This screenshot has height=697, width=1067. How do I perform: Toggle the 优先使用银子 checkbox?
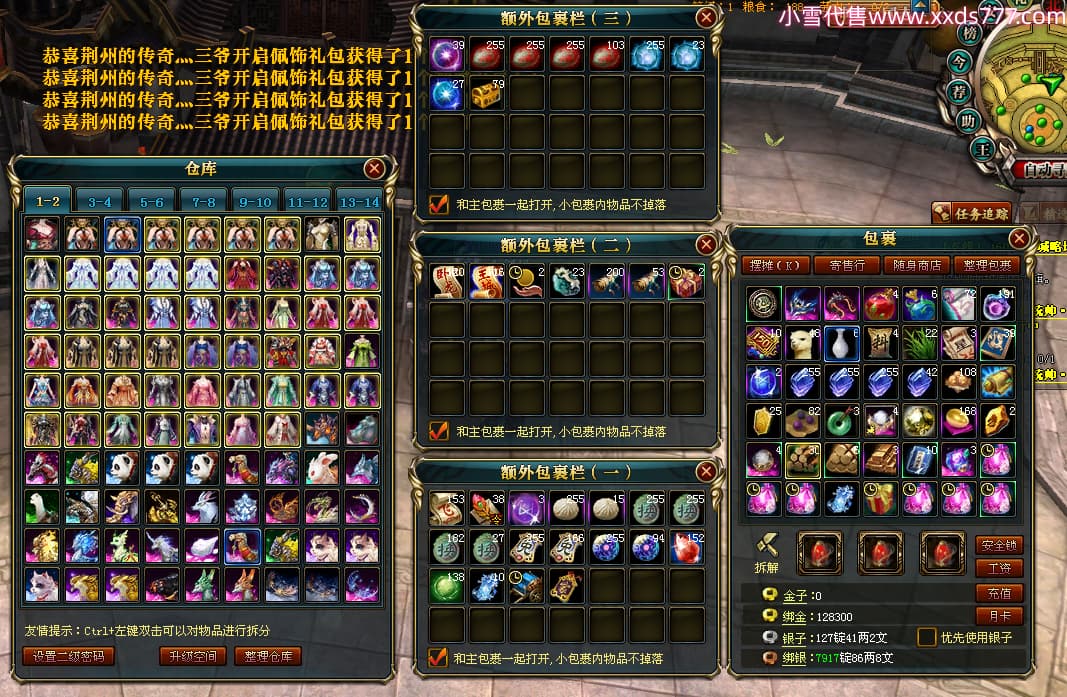(x=927, y=637)
